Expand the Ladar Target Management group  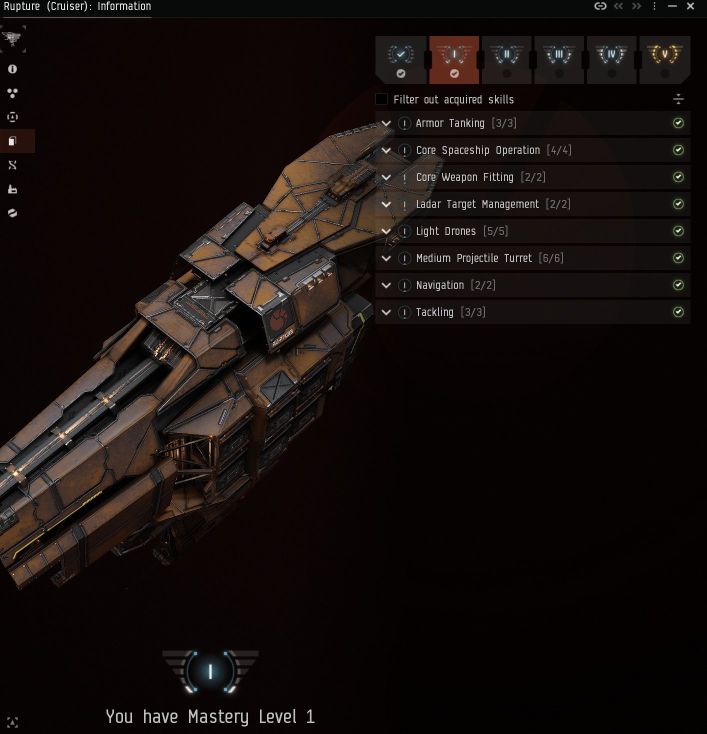coord(386,205)
